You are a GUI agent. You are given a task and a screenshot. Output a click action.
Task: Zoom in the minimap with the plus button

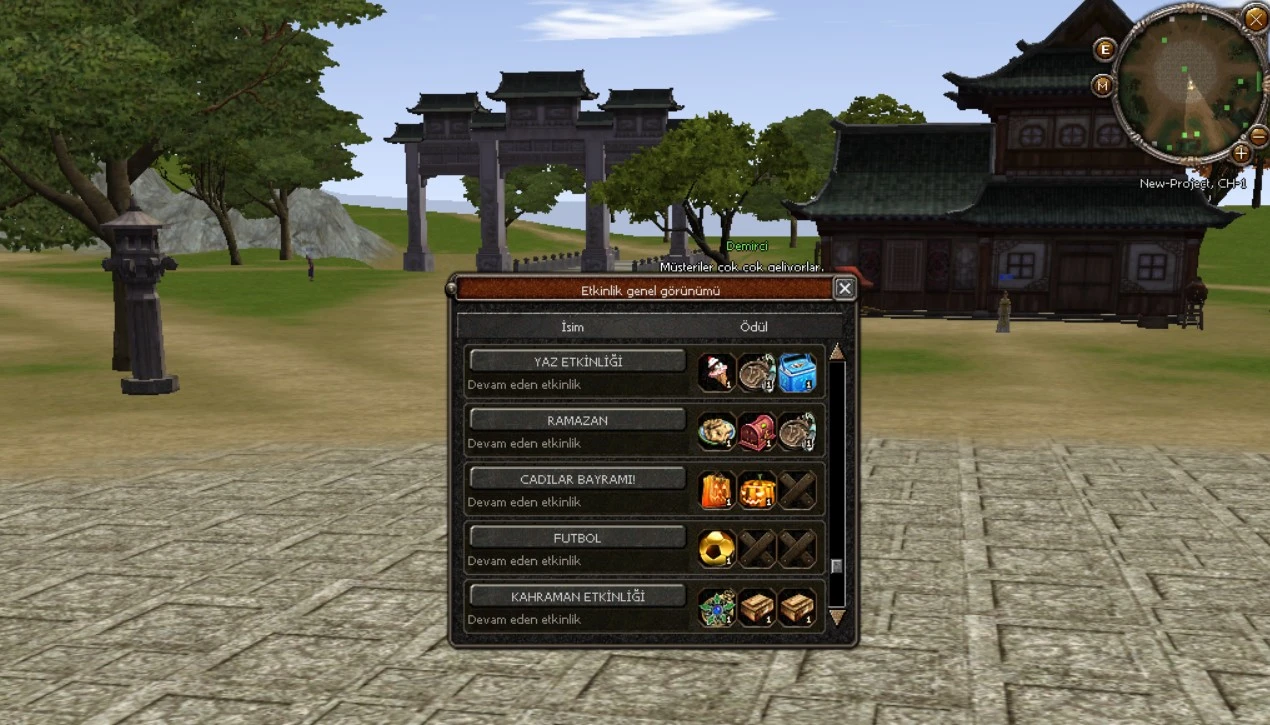[1241, 153]
